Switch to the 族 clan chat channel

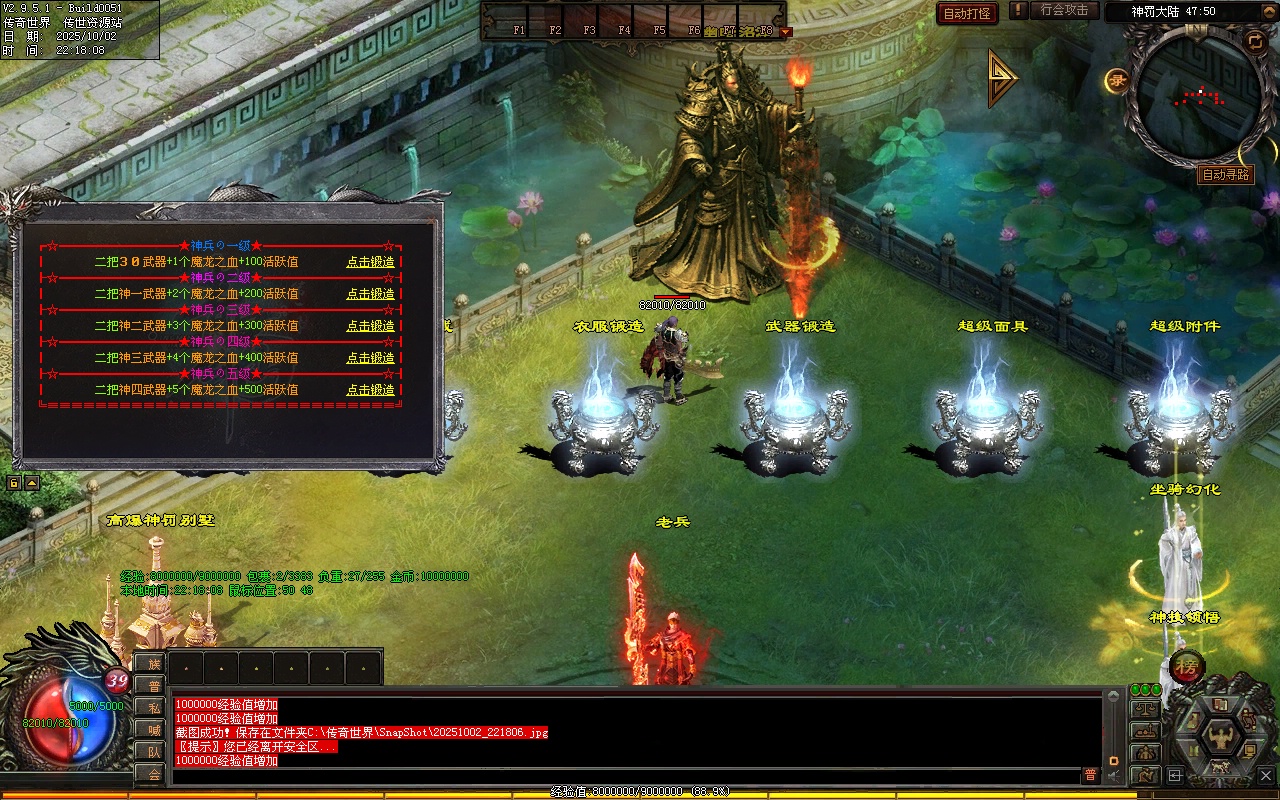[x=150, y=664]
